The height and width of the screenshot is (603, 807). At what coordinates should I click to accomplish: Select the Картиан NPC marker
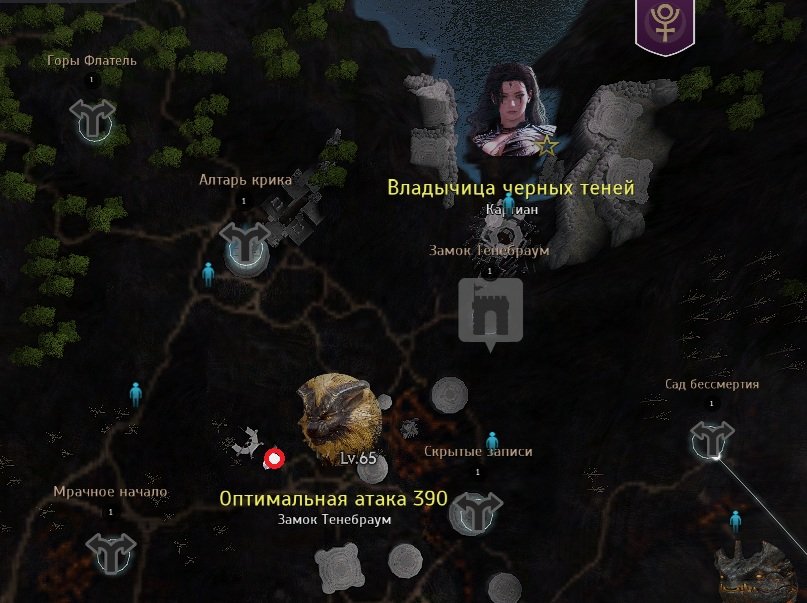[508, 204]
